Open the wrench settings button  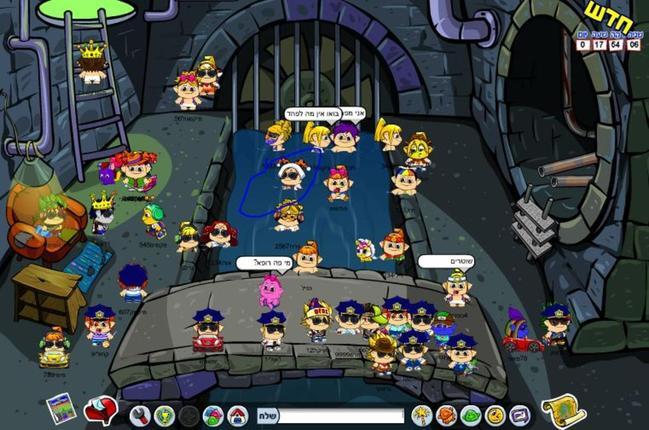[x=140, y=414]
